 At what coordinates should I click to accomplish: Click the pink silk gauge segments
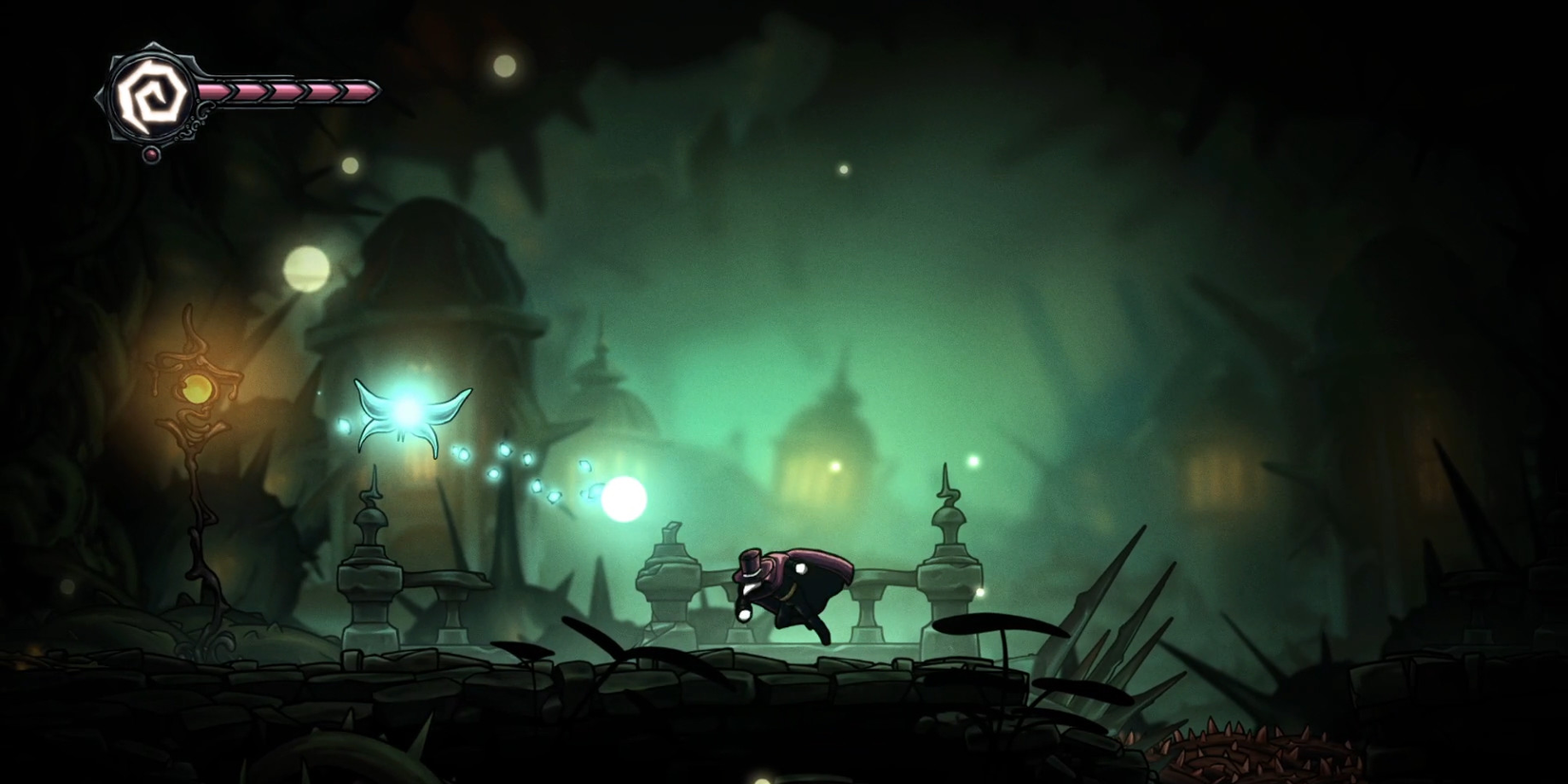(x=285, y=92)
